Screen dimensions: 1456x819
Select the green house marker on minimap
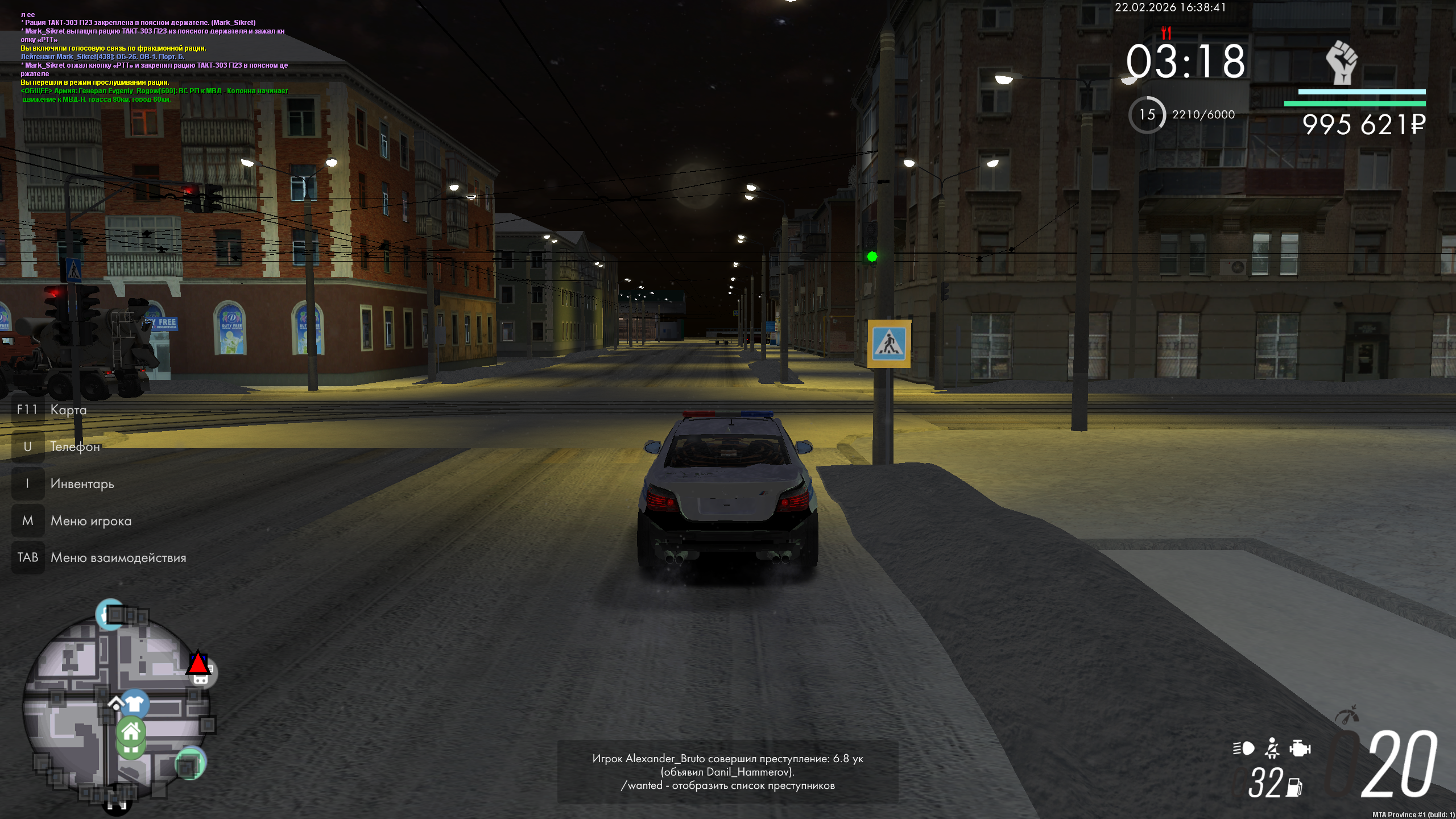(131, 732)
